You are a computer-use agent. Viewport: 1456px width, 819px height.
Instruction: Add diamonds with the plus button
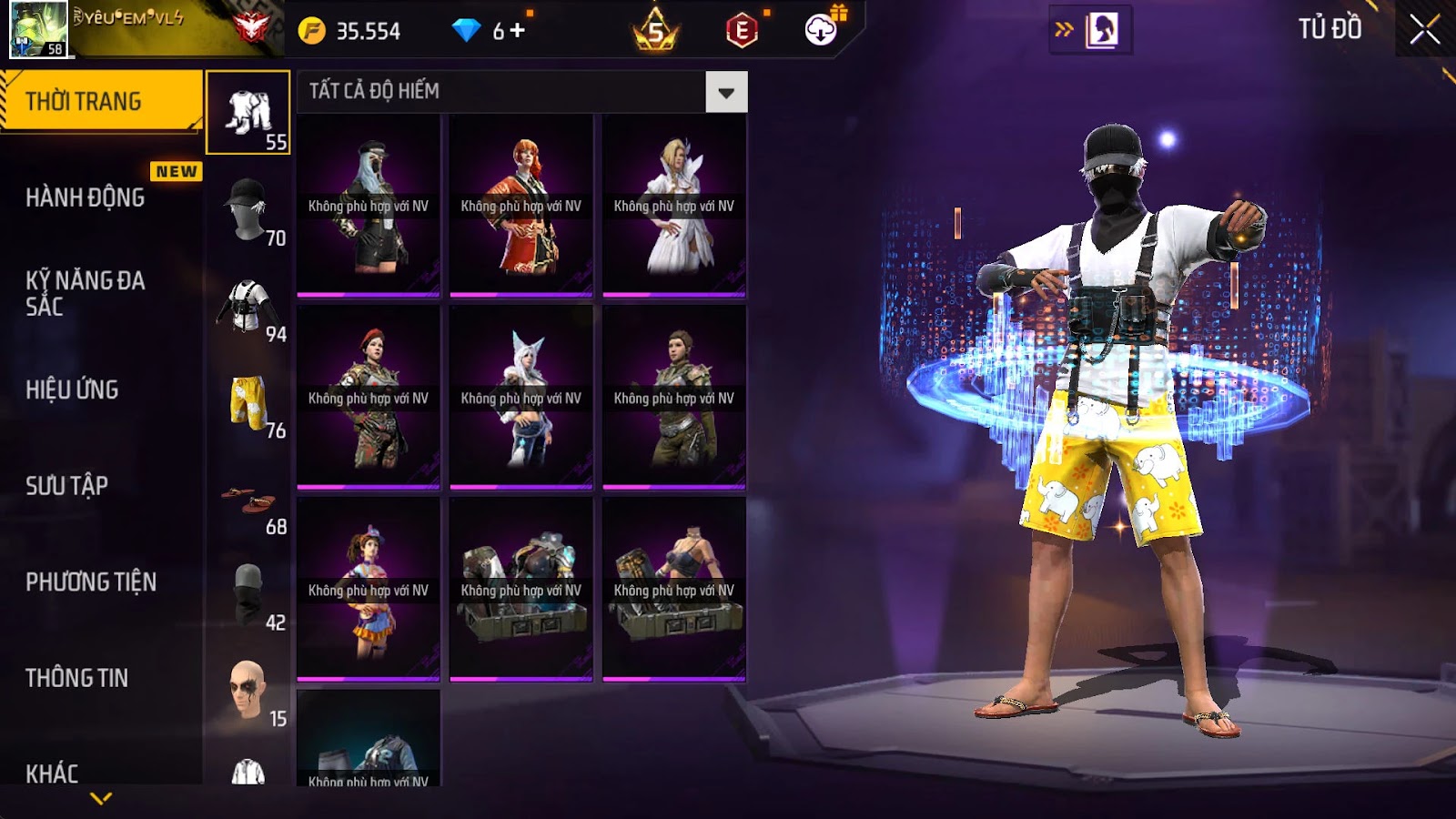518,31
